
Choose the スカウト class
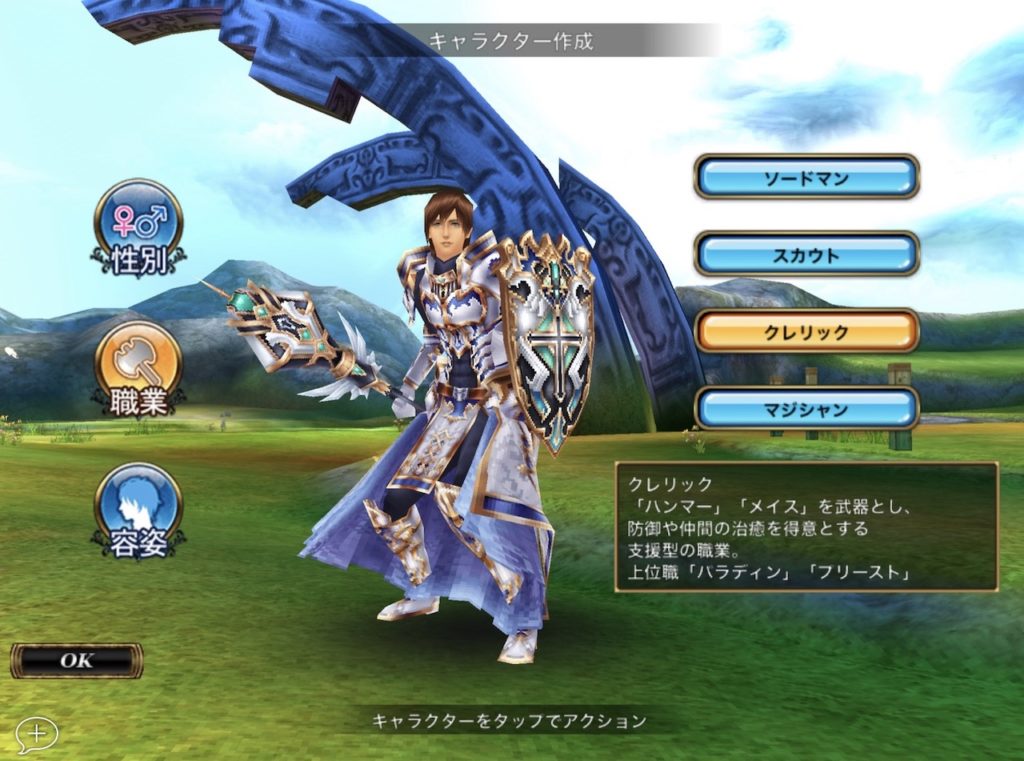pyautogui.click(x=806, y=255)
